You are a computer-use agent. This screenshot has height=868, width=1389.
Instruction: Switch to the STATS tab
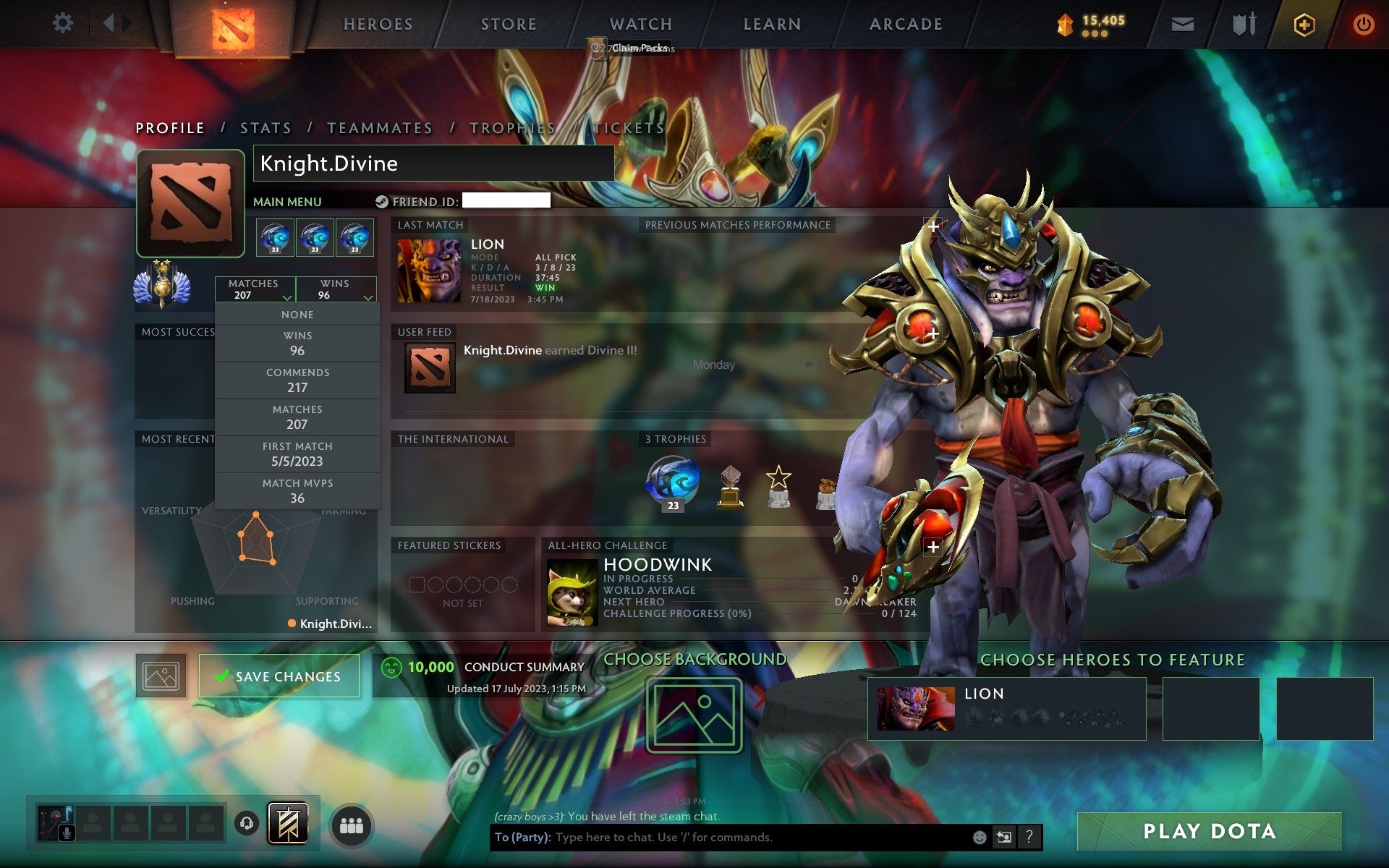tap(266, 127)
